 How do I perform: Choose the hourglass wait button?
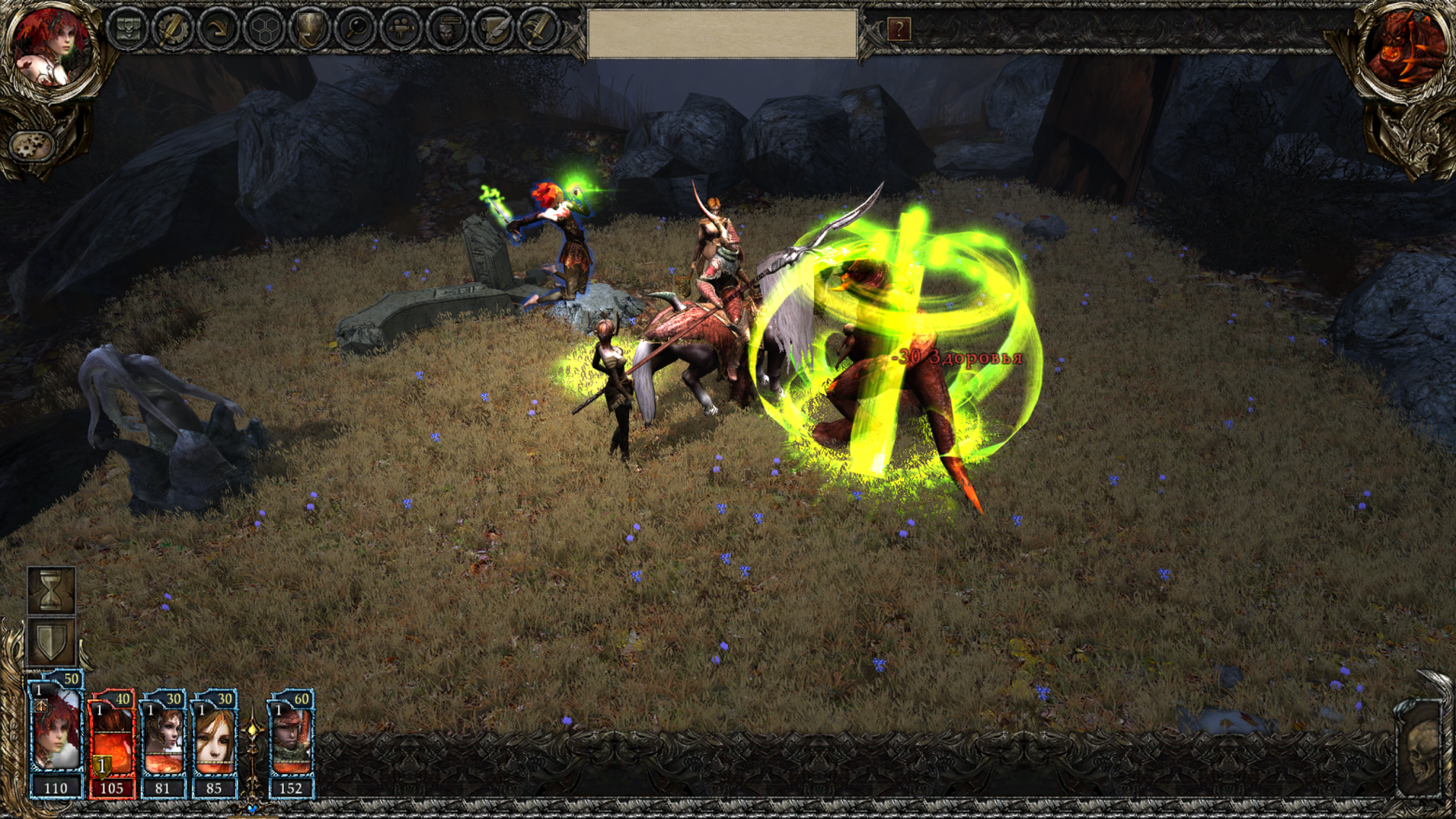[x=51, y=590]
